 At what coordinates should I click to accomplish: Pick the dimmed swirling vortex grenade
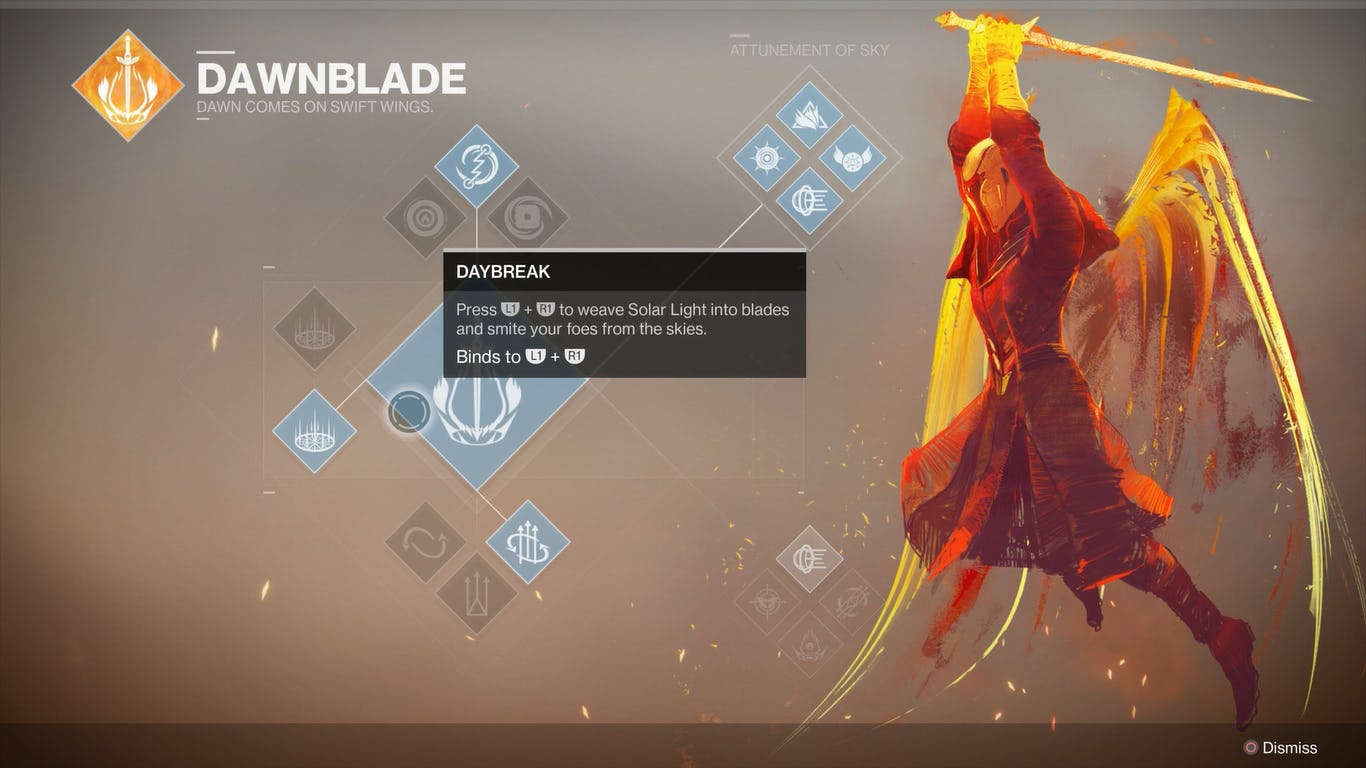(527, 218)
